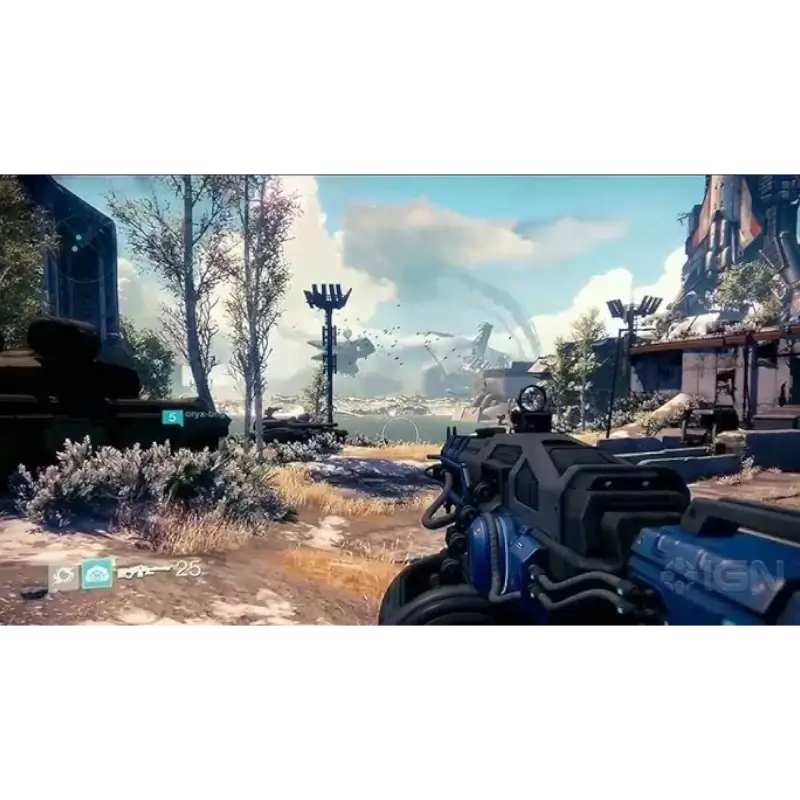
Task: Select the teal super ability icon
Action: [x=97, y=573]
